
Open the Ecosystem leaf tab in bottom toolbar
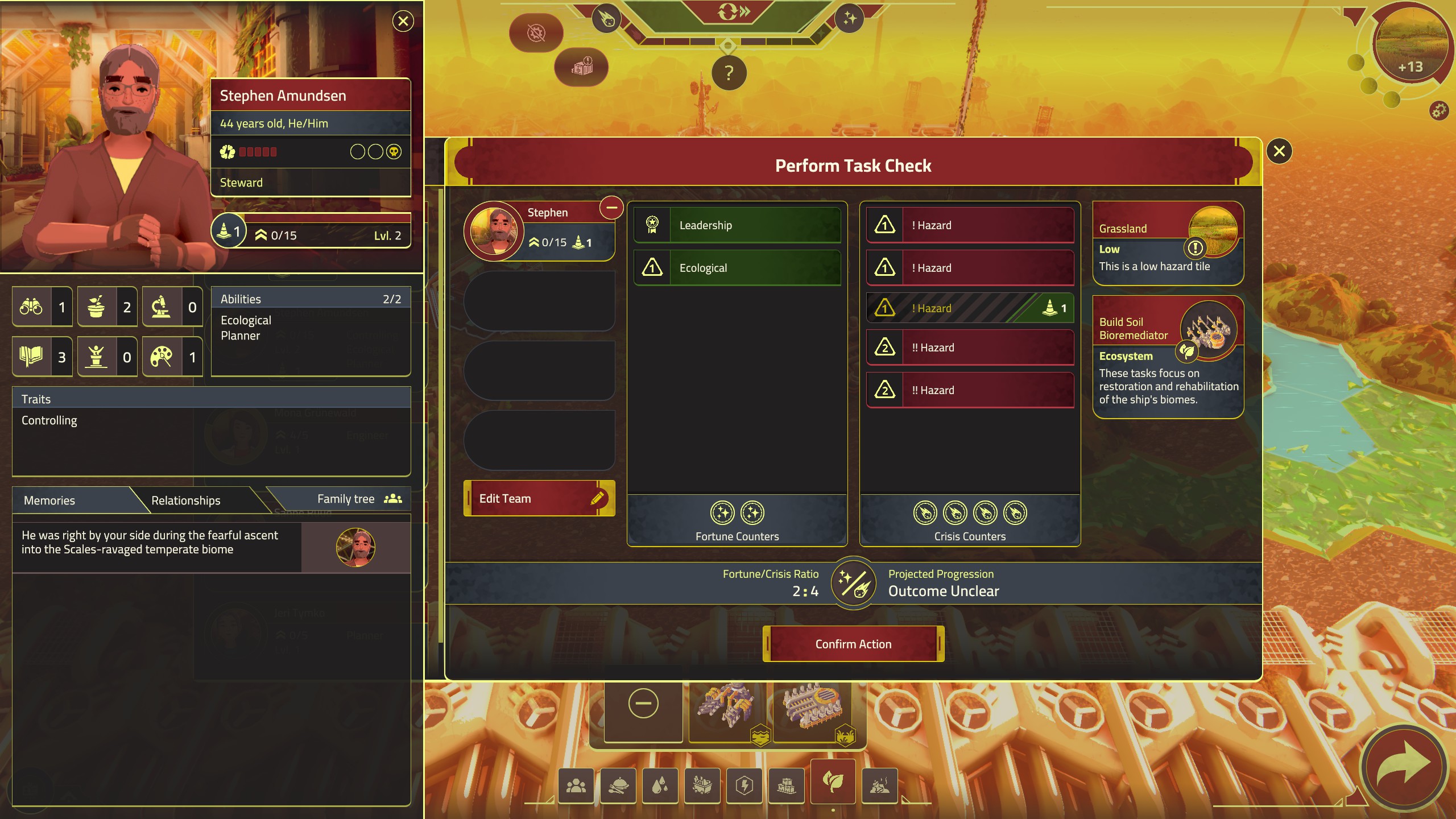tap(833, 786)
